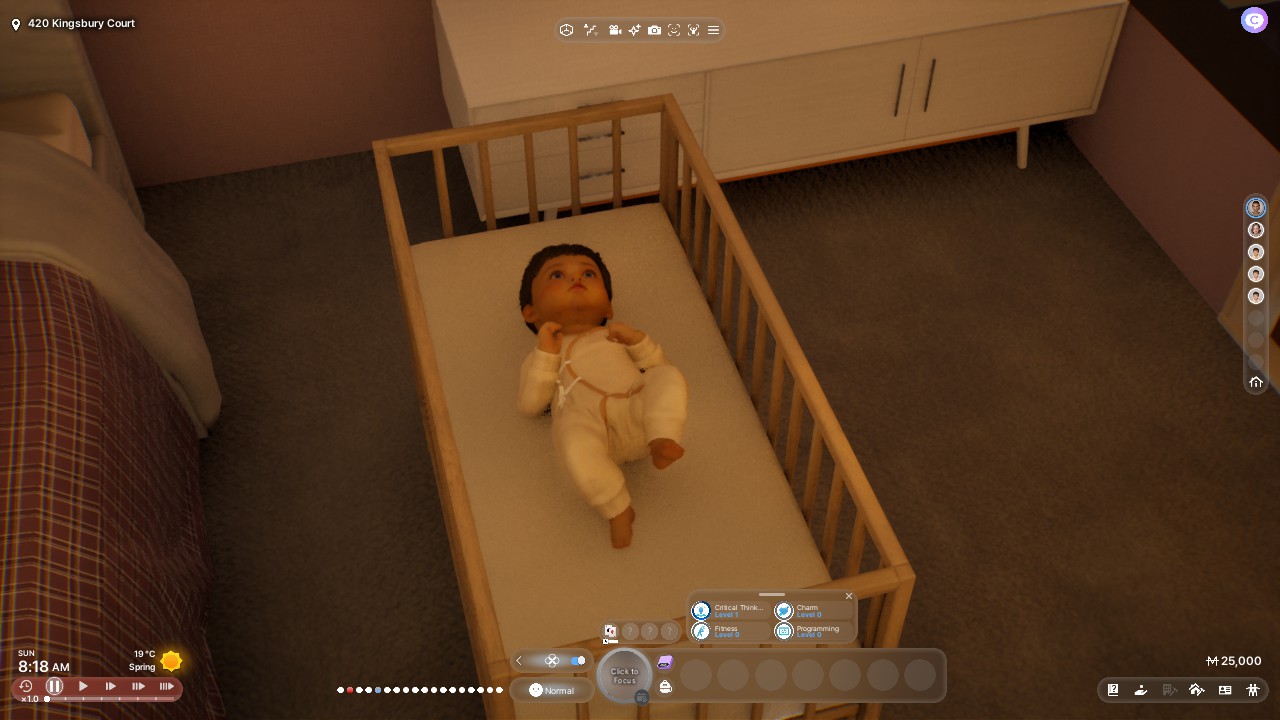Image resolution: width=1280 pixels, height=720 pixels.
Task: Select the top family member portrait
Action: click(1255, 207)
